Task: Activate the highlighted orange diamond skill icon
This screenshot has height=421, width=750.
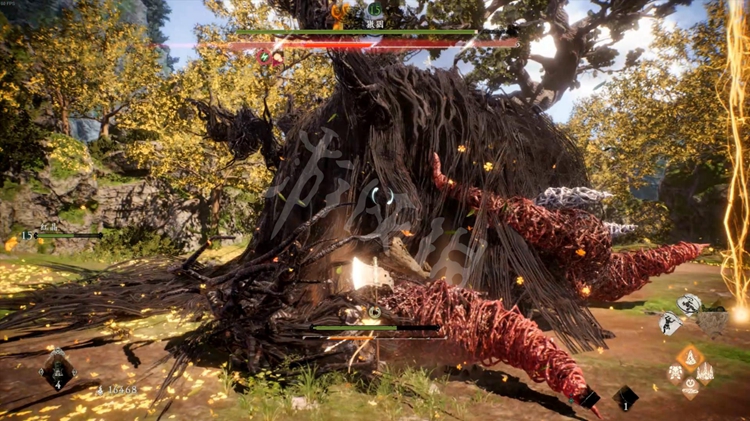Action: tap(690, 356)
